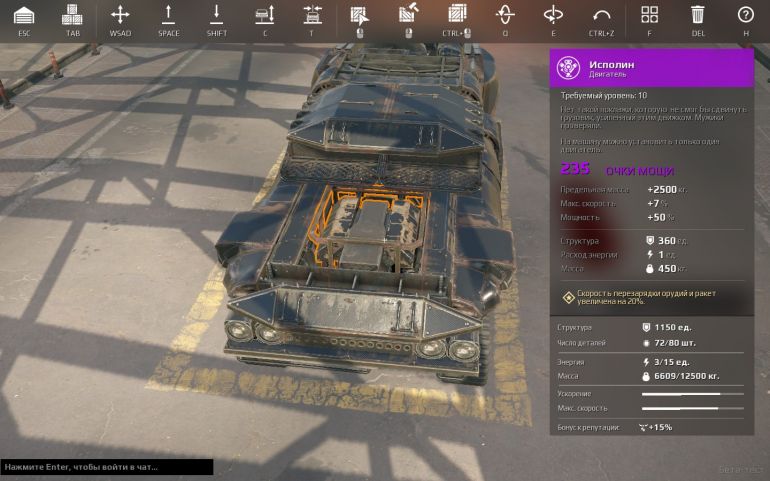Open the parts storage boxes icon
Image resolution: width=770 pixels, height=481 pixels.
click(72, 15)
